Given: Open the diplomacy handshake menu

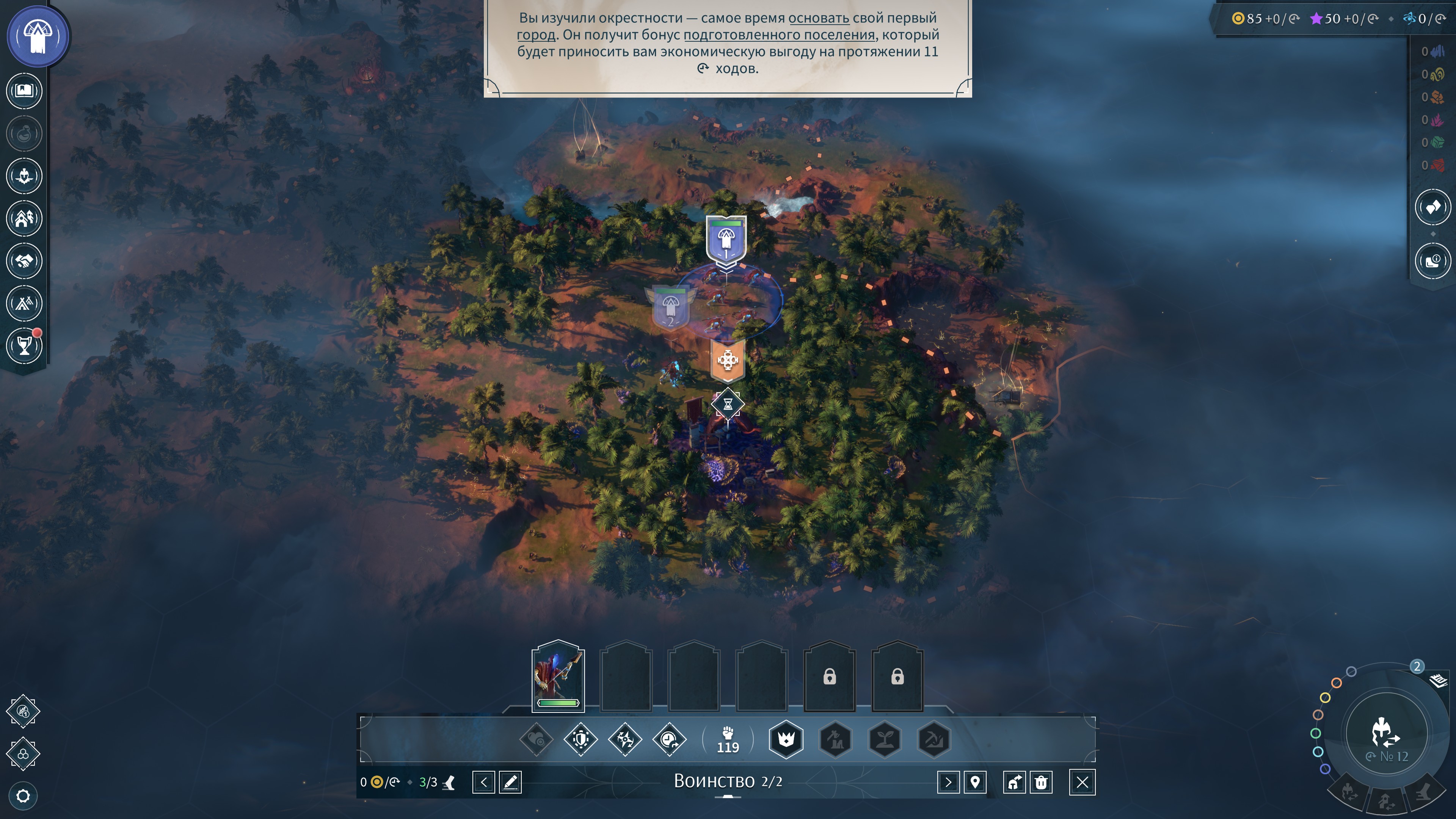Looking at the screenshot, I should [x=24, y=260].
